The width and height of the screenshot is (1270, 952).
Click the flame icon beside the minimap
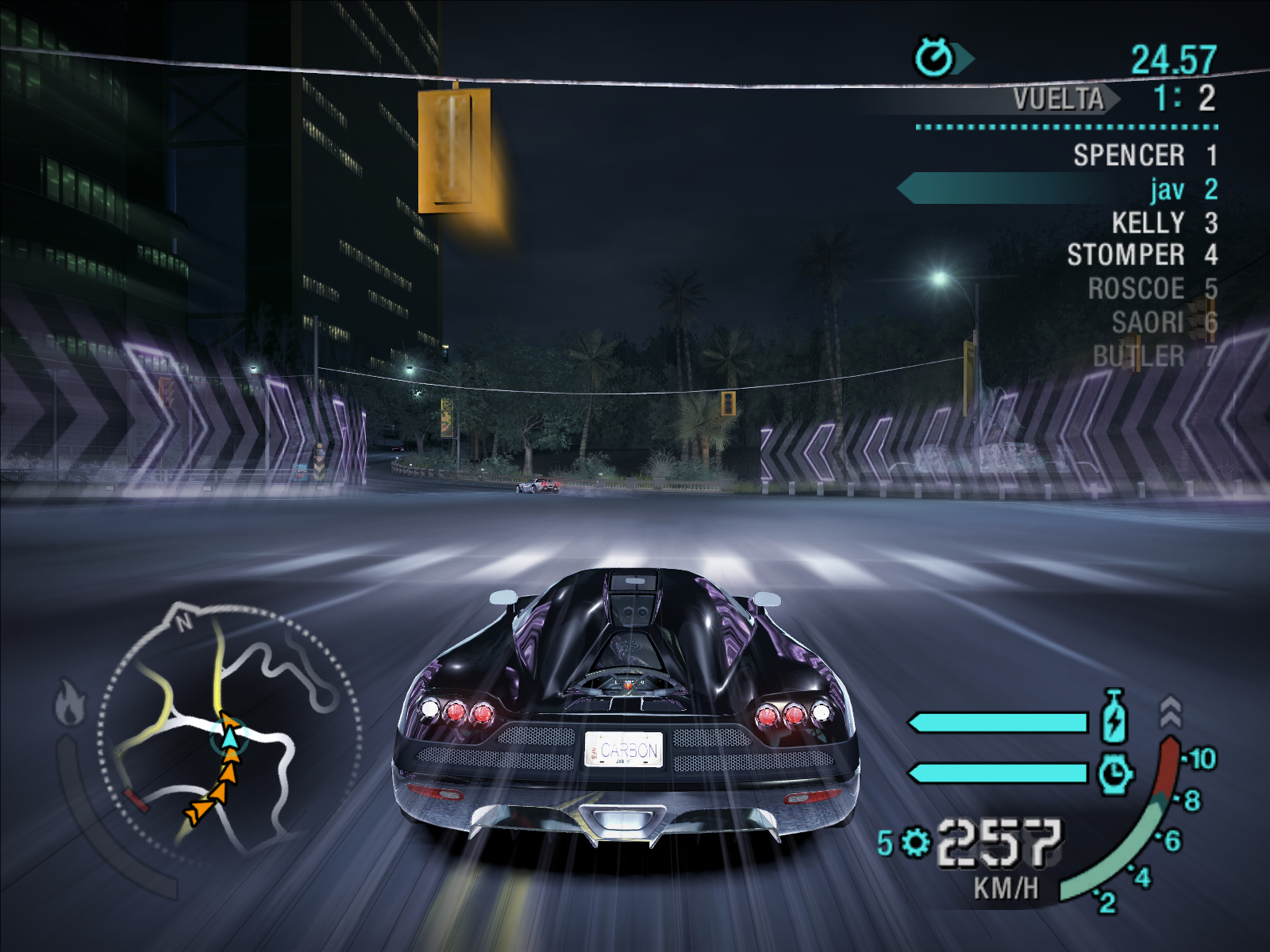pos(70,703)
